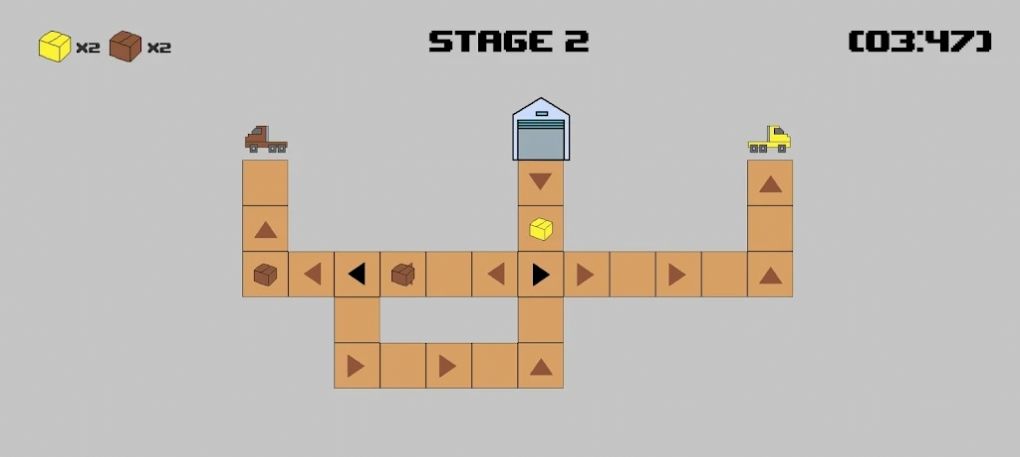
Task: Toggle the black left-pointing arrow tile
Action: pyautogui.click(x=357, y=274)
